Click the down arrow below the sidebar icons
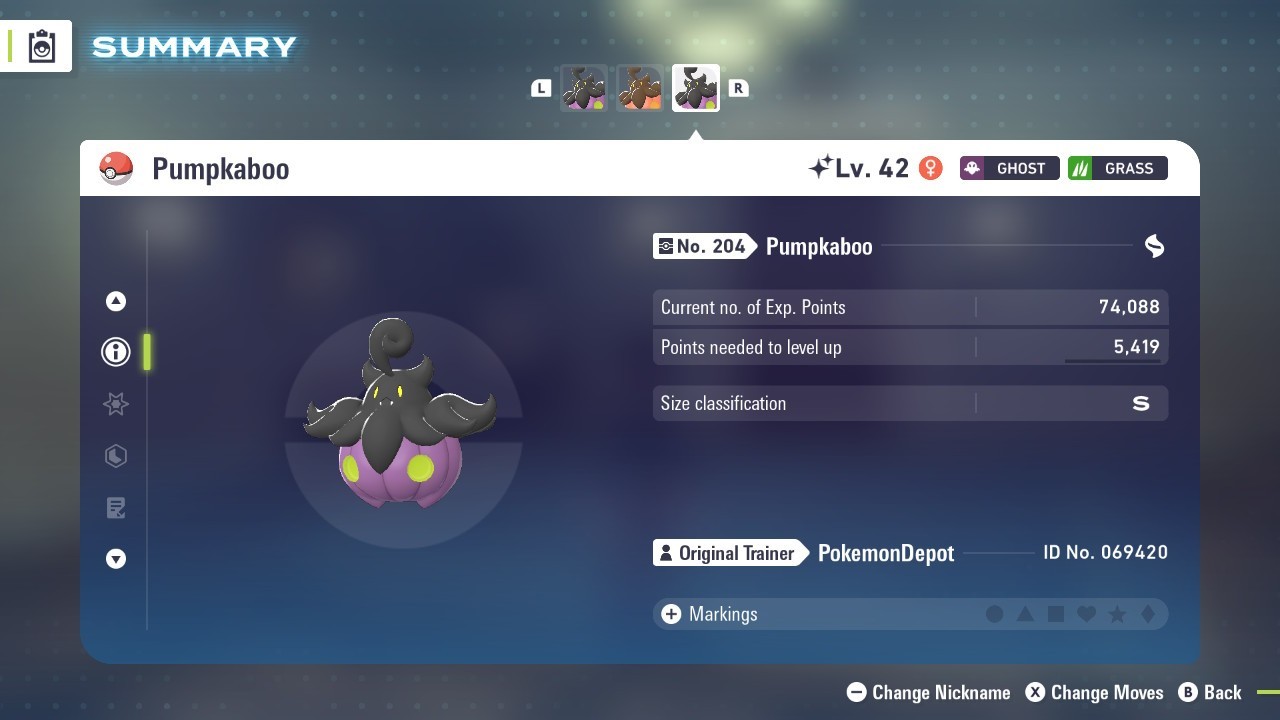Viewport: 1280px width, 720px height. point(115,560)
